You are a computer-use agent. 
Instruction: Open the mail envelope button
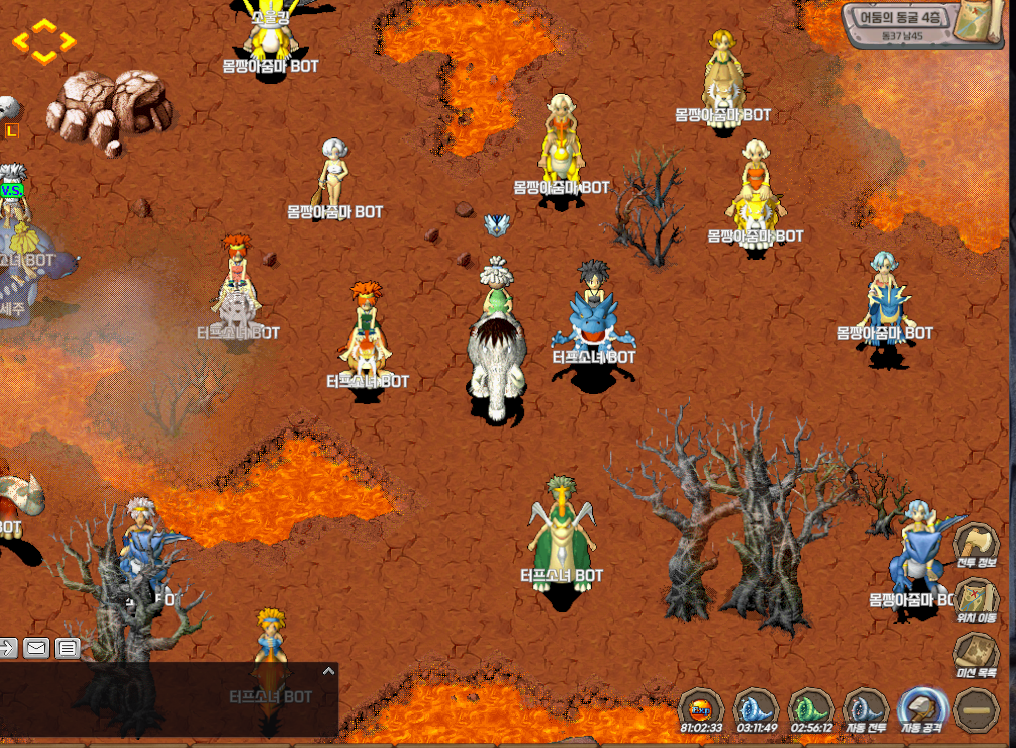36,648
